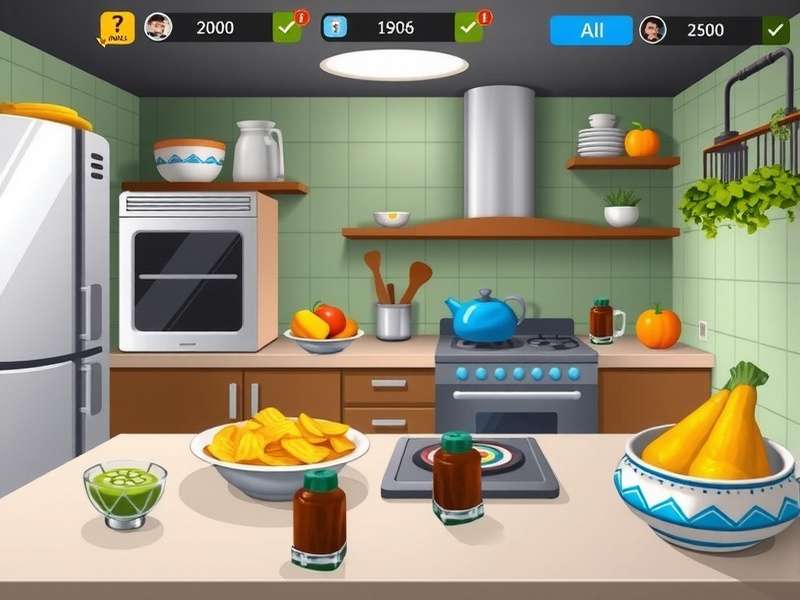Hit the green checkmark next to 2500
800x600 pixels.
[775, 30]
